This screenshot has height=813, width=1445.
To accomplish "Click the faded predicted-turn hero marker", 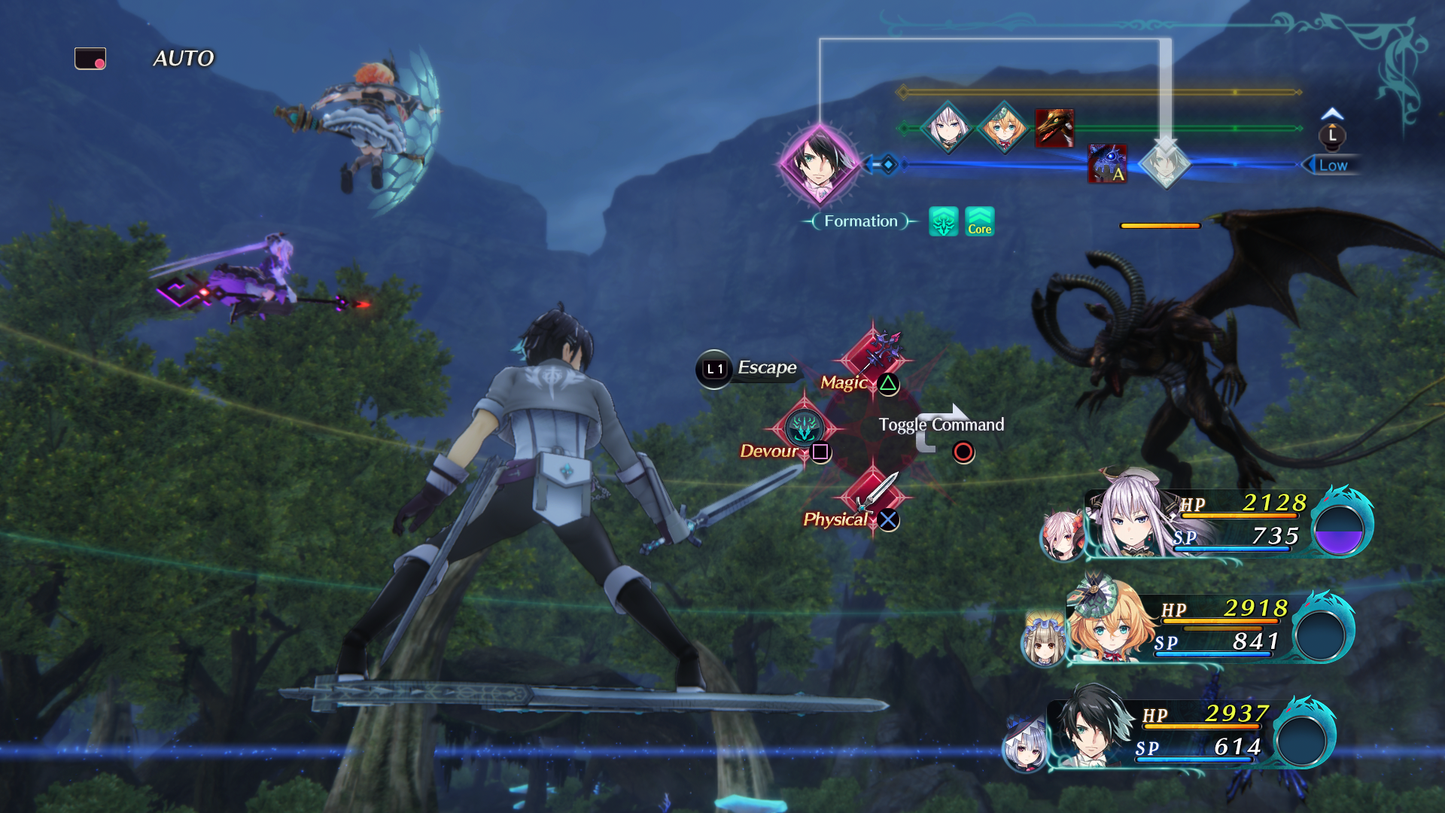I will click(x=1164, y=164).
